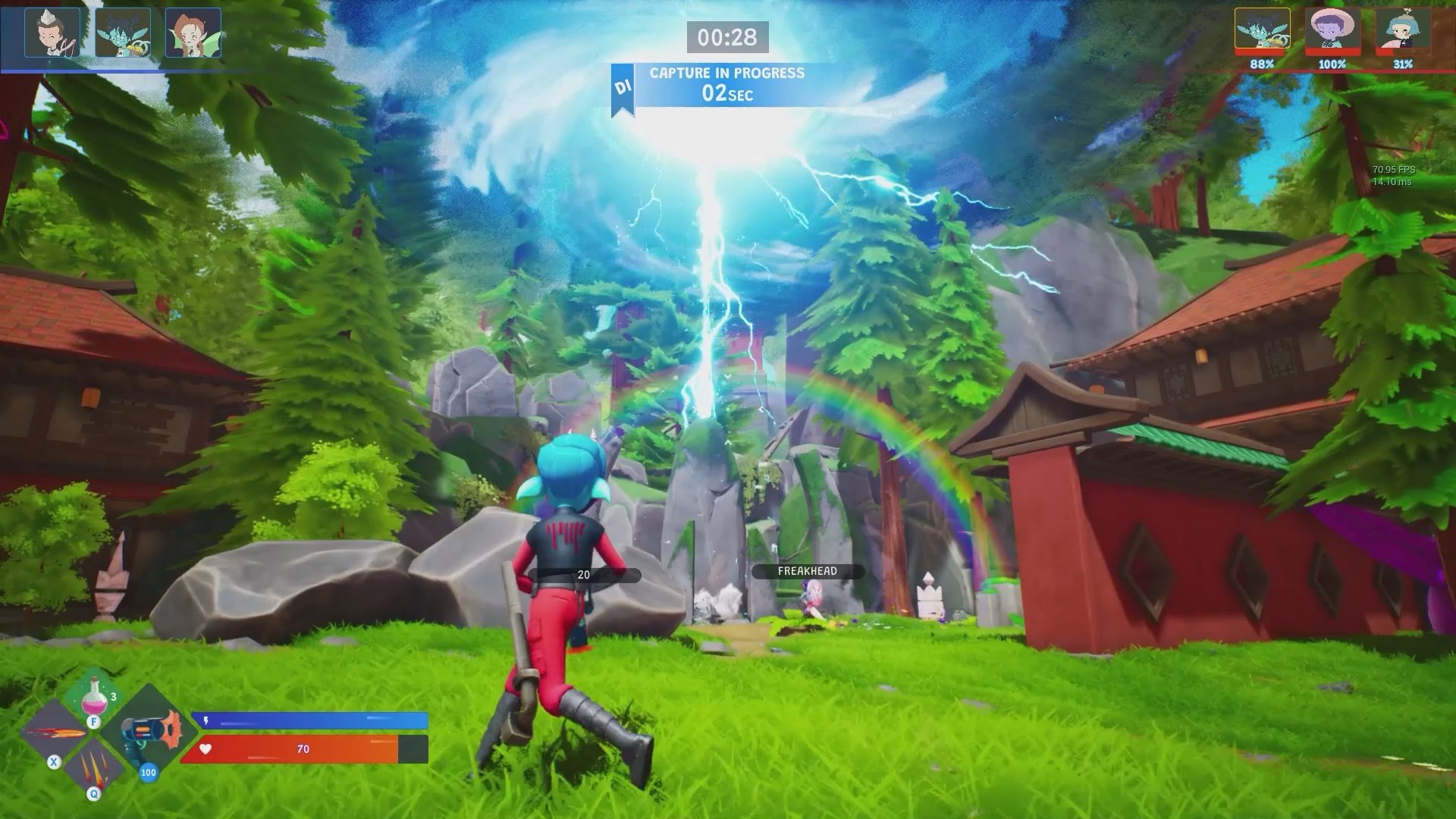Click the paper-hat teammate portrait
Image resolution: width=1456 pixels, height=819 pixels.
click(52, 33)
